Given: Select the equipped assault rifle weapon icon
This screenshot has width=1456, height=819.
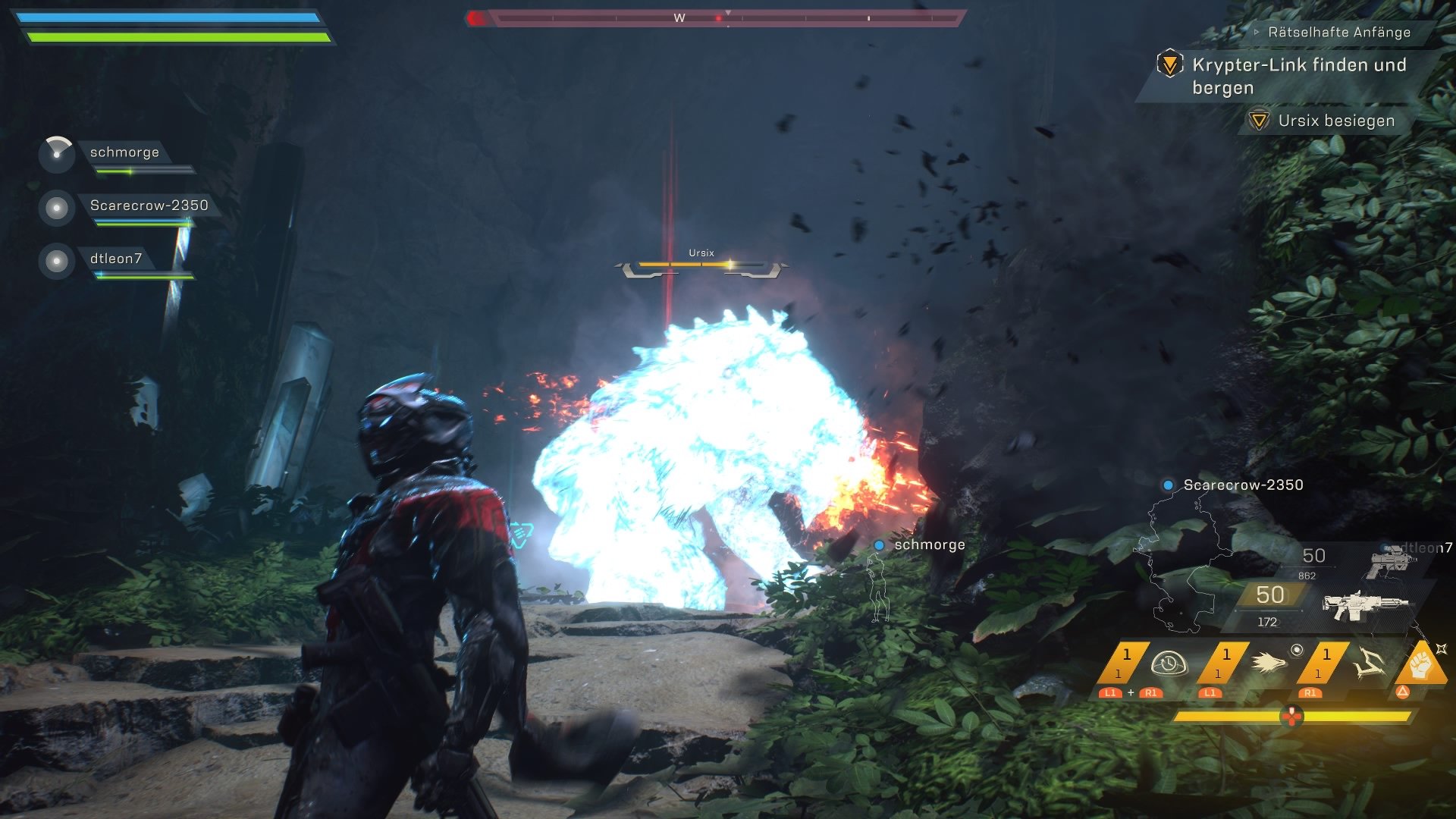Looking at the screenshot, I should [1363, 604].
